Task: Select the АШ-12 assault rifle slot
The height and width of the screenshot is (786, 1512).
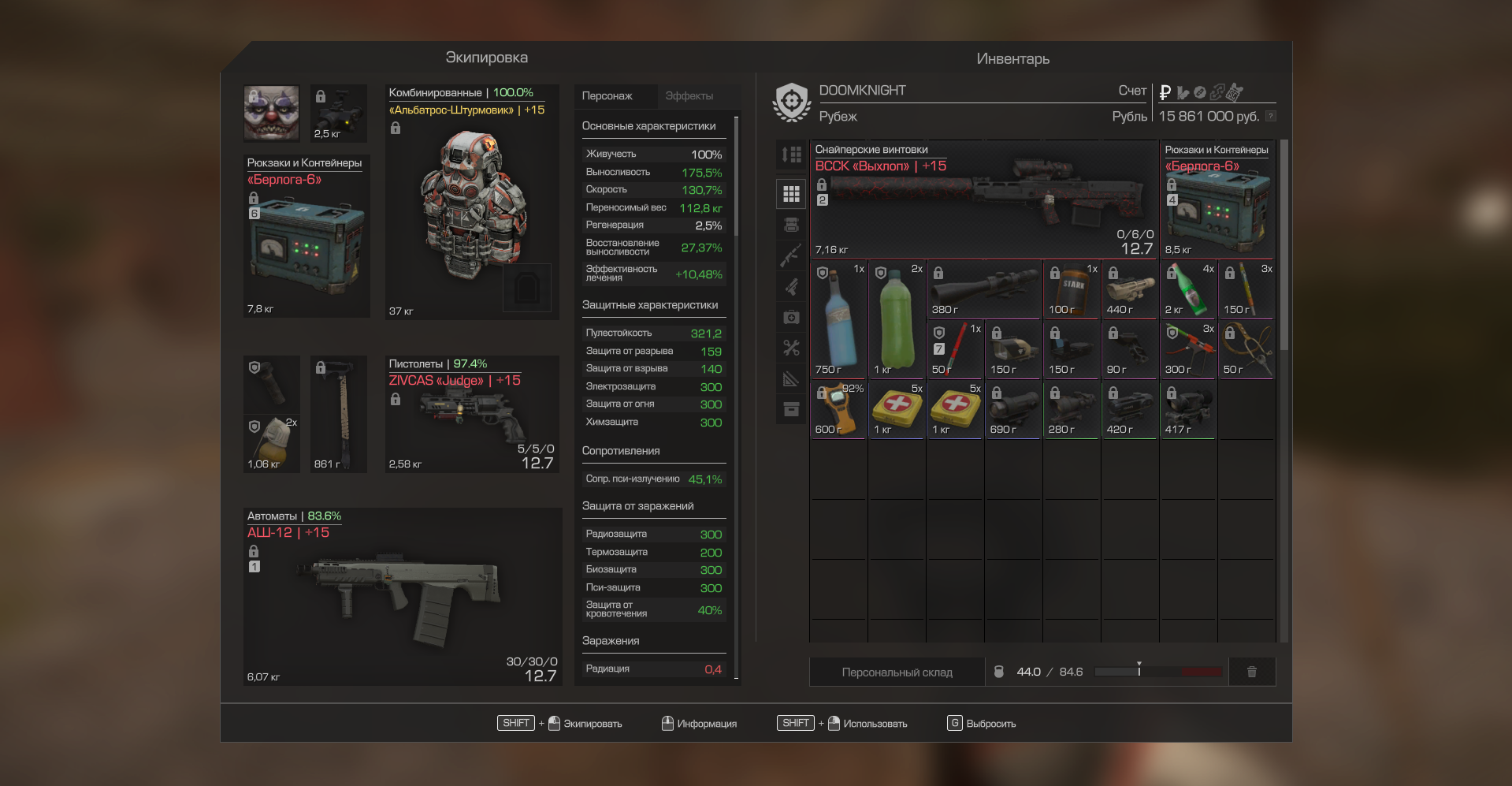Action: click(402, 597)
